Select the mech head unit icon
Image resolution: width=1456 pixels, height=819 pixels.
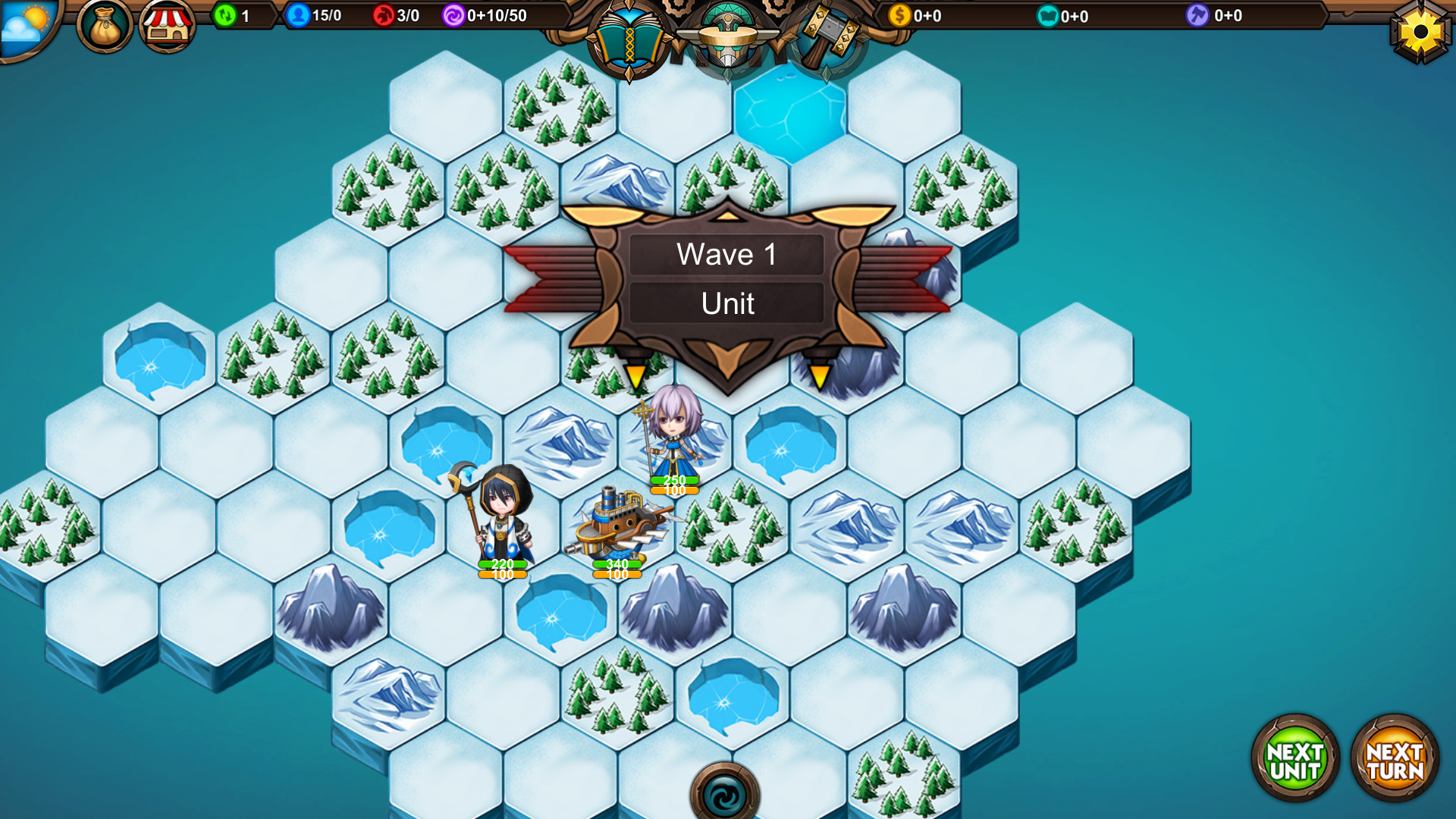click(726, 34)
